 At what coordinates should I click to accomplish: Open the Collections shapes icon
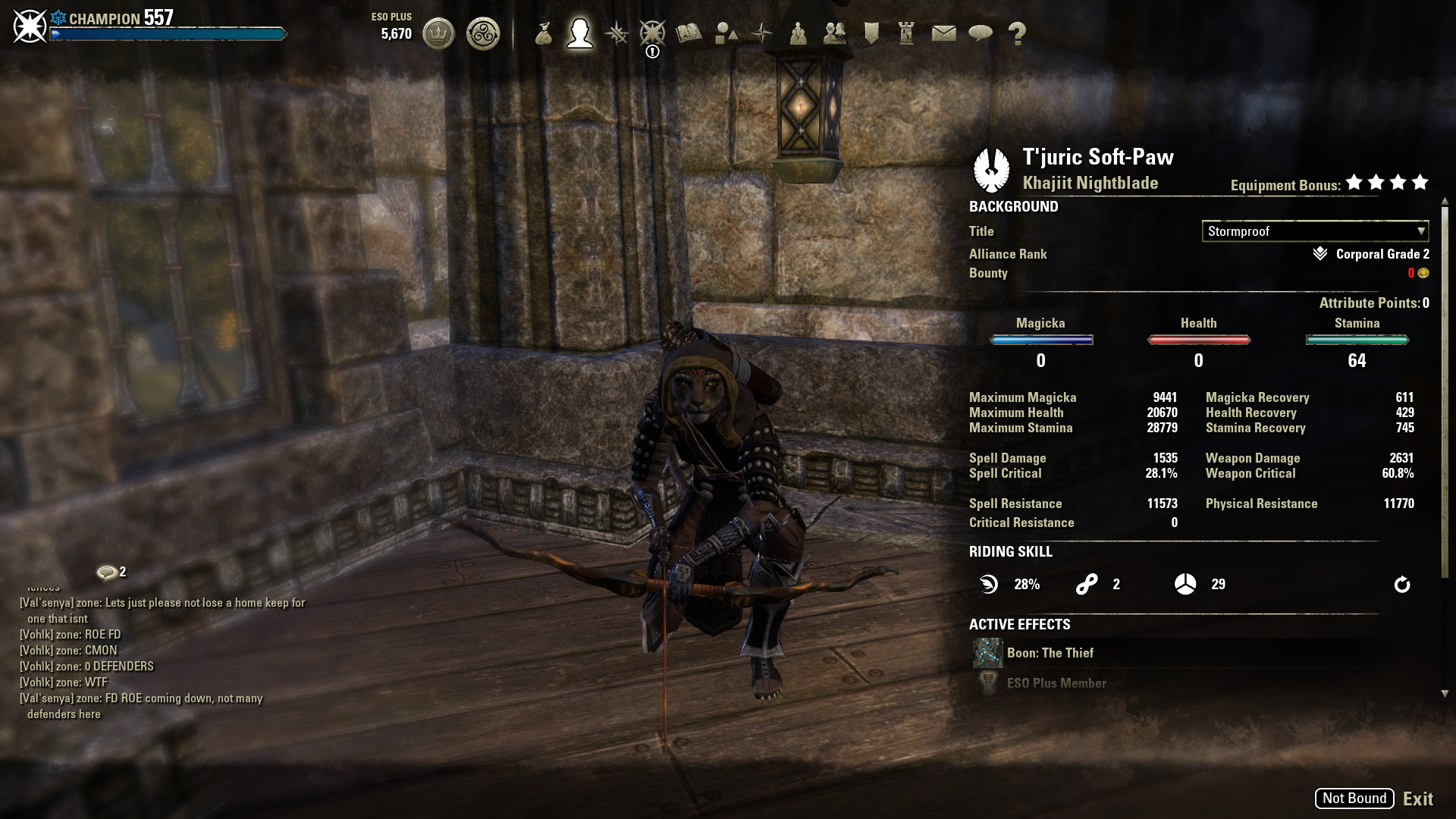[x=726, y=33]
